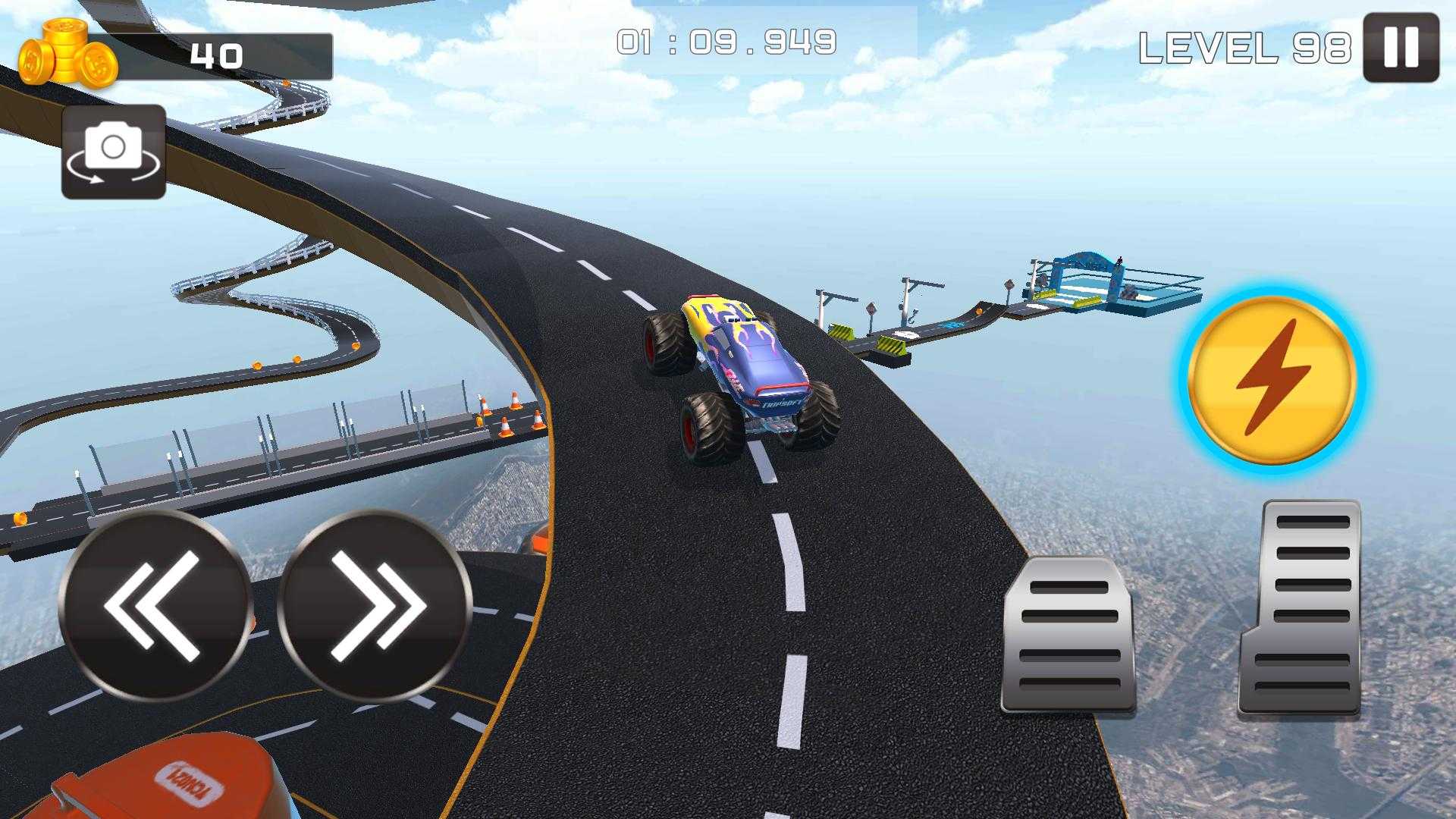Steer right with the right arrow button
This screenshot has width=1456, height=819.
(x=375, y=606)
